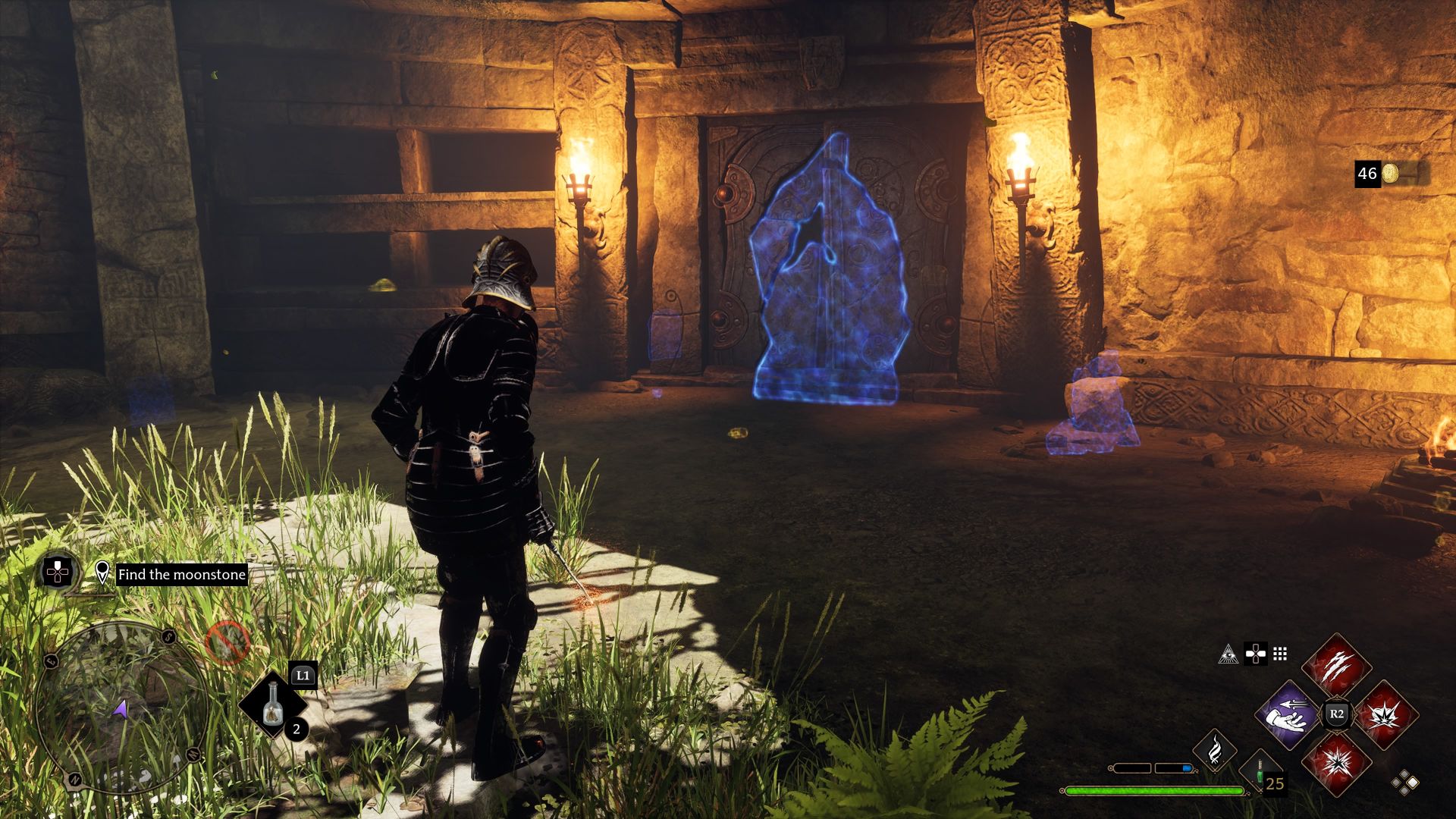This screenshot has width=1456, height=819.
Task: Select the Find the moonstone objective tracker
Action: pyautogui.click(x=181, y=574)
